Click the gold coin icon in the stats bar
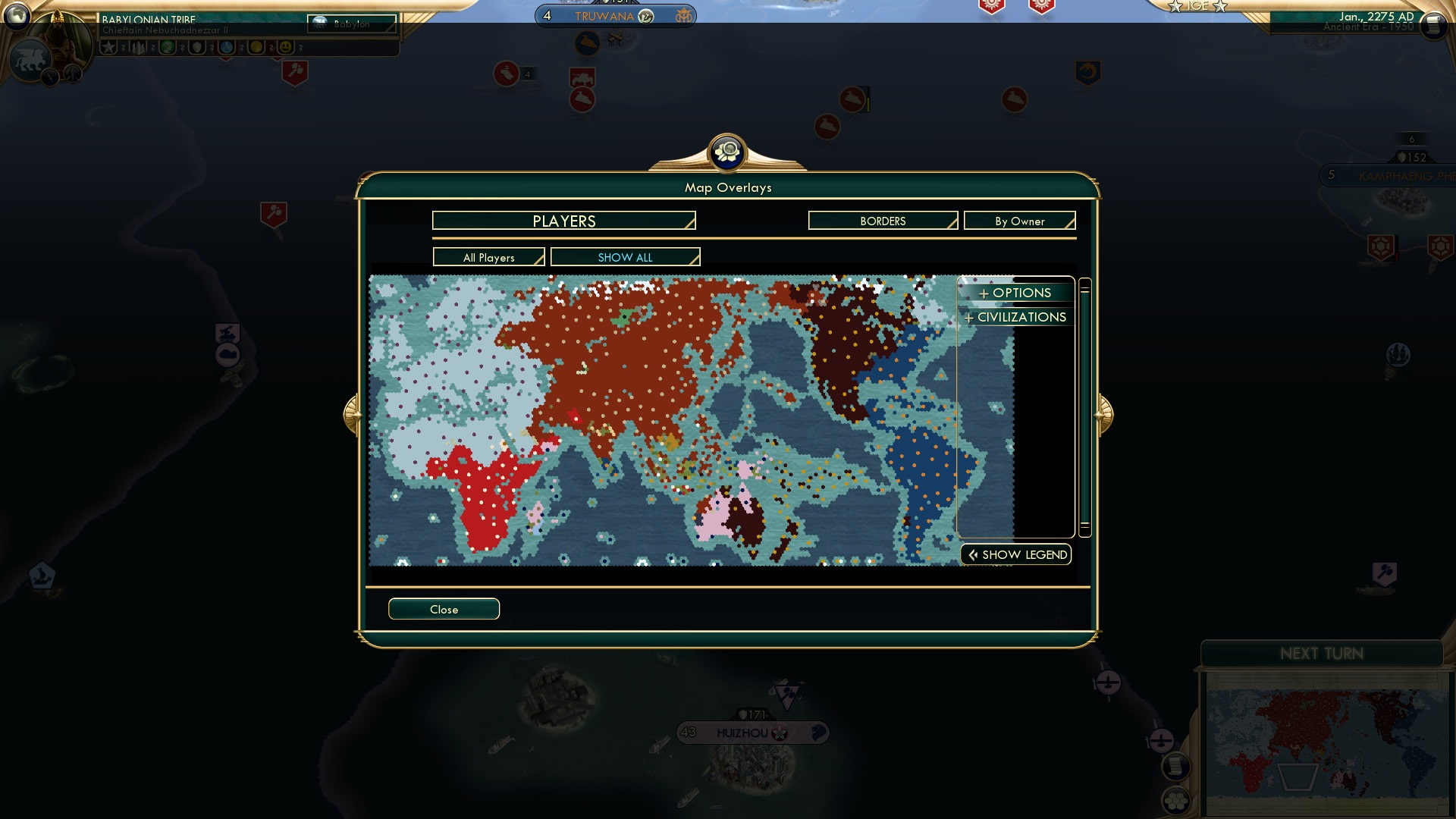This screenshot has height=819, width=1456. click(x=257, y=47)
